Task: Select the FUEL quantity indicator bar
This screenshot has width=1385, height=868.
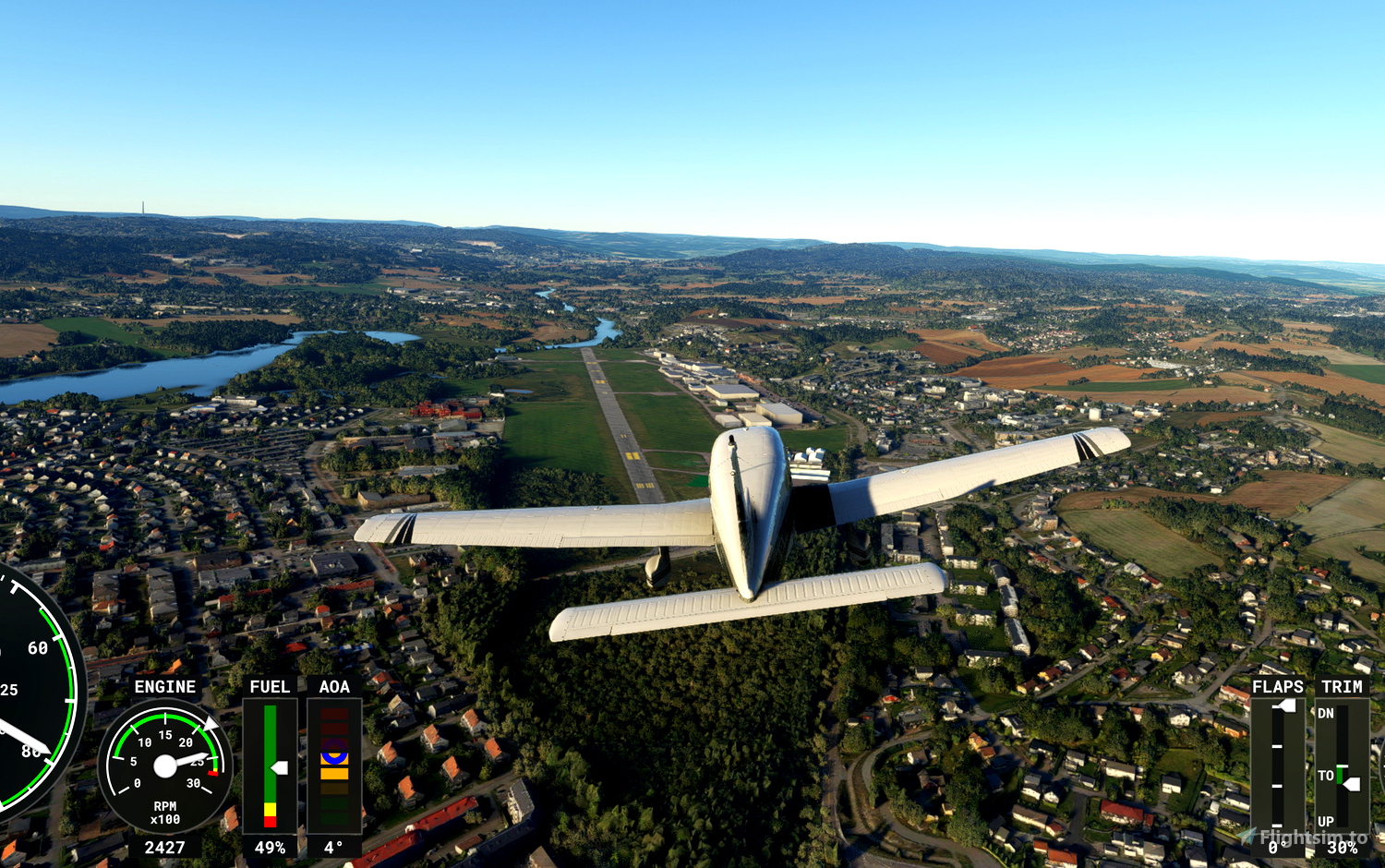Action: (x=270, y=766)
